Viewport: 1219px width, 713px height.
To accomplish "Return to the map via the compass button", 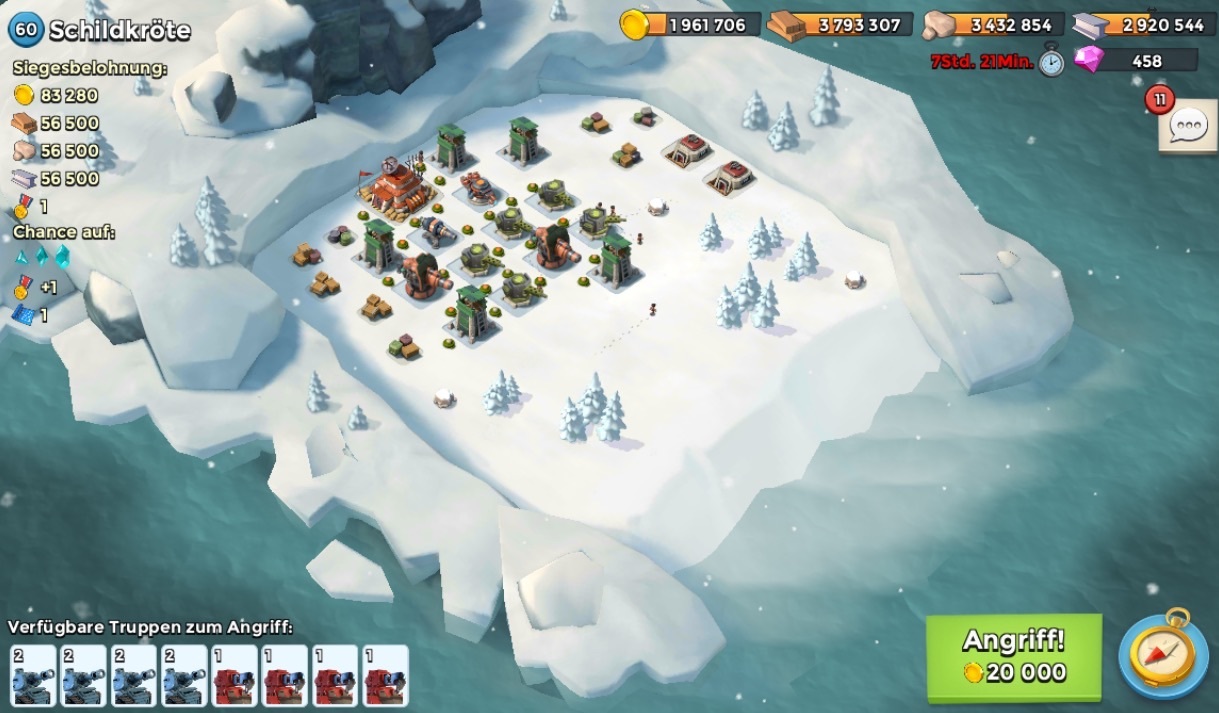I will pos(1163,655).
